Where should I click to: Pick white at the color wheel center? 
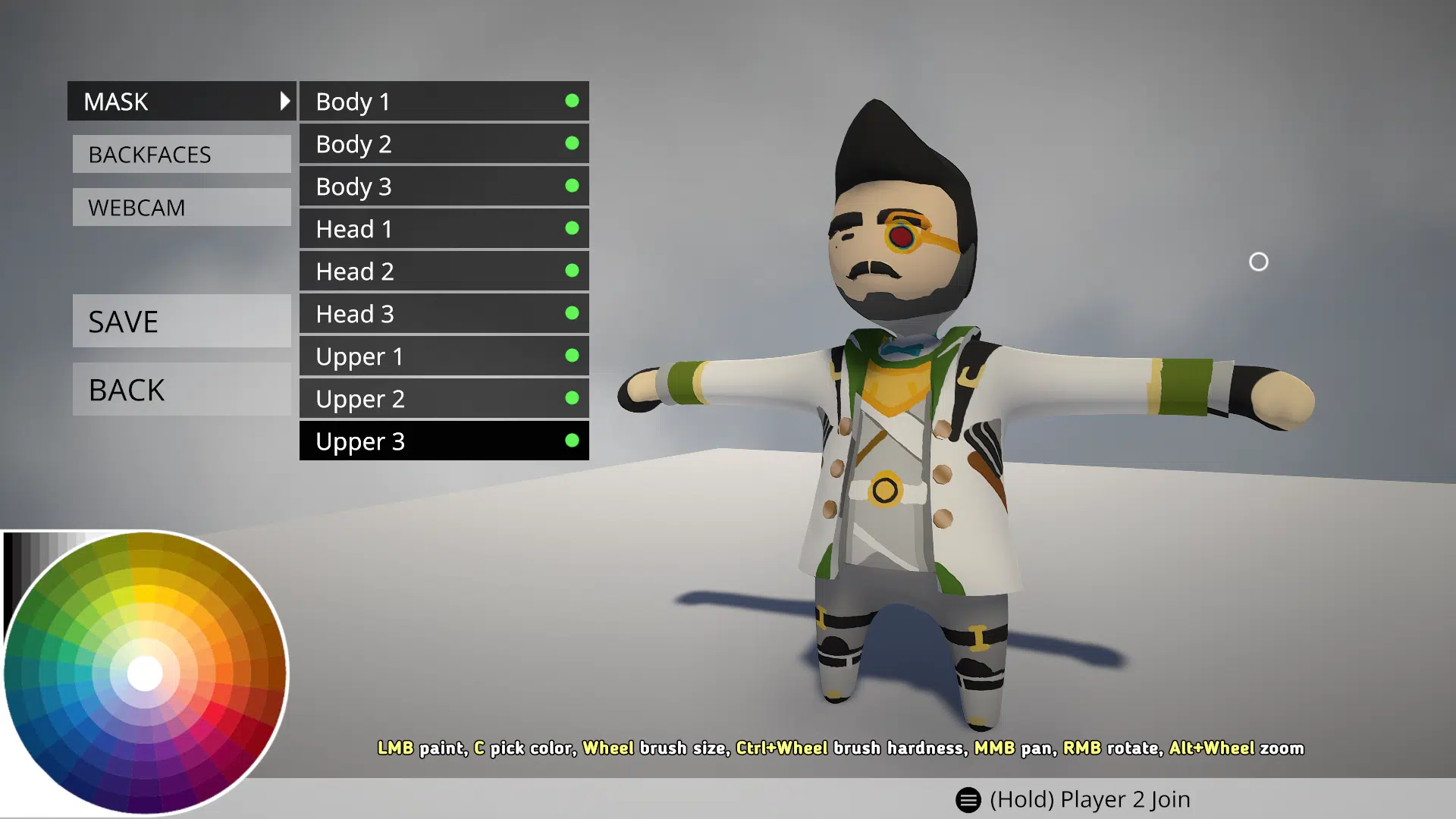coord(145,673)
